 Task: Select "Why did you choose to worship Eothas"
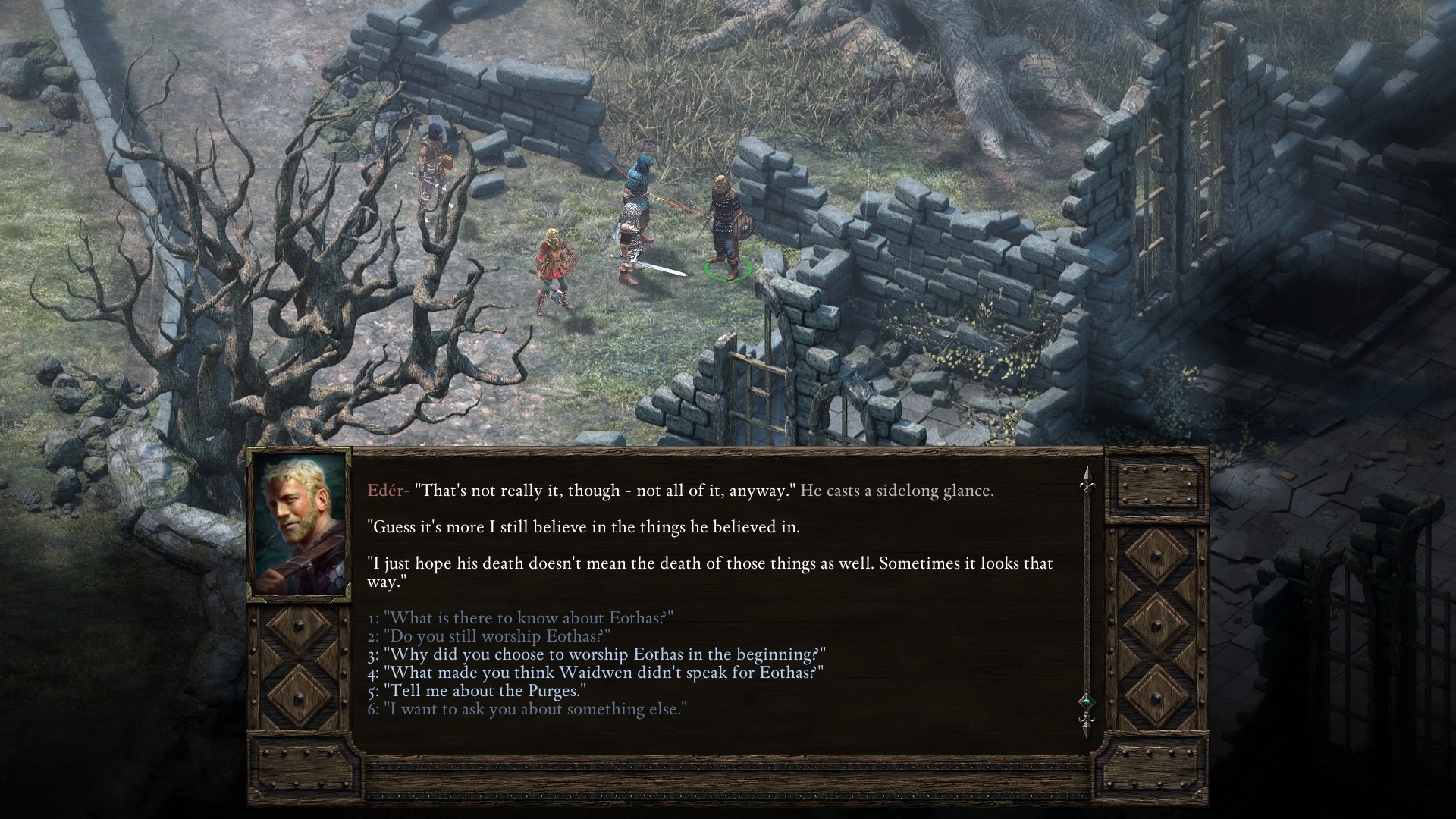pos(596,654)
